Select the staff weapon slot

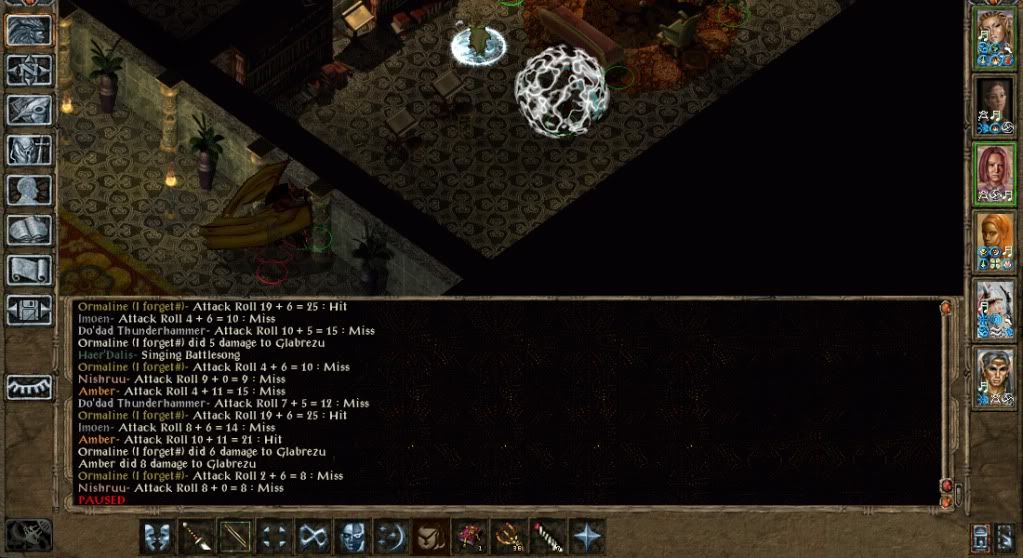pos(234,536)
